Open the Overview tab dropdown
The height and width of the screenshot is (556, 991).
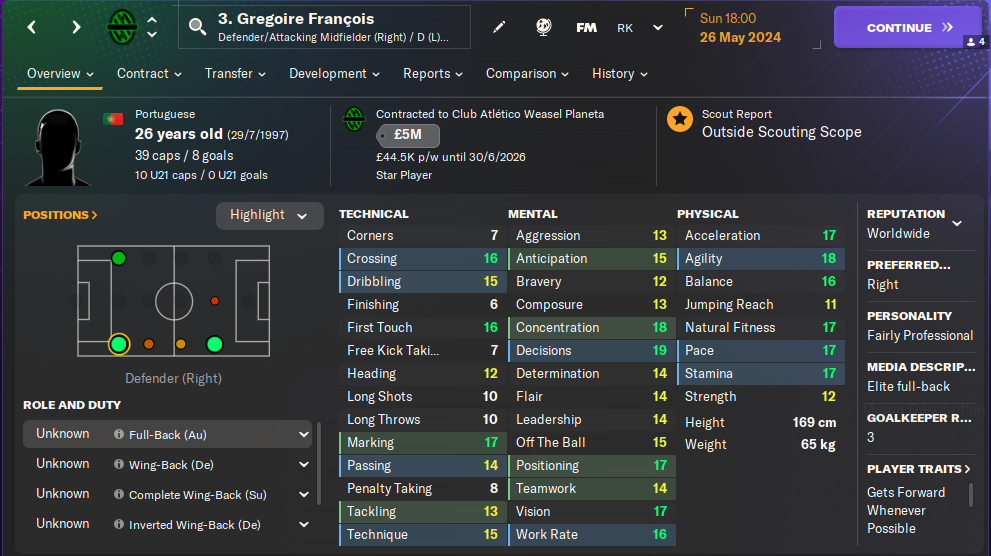(x=60, y=74)
